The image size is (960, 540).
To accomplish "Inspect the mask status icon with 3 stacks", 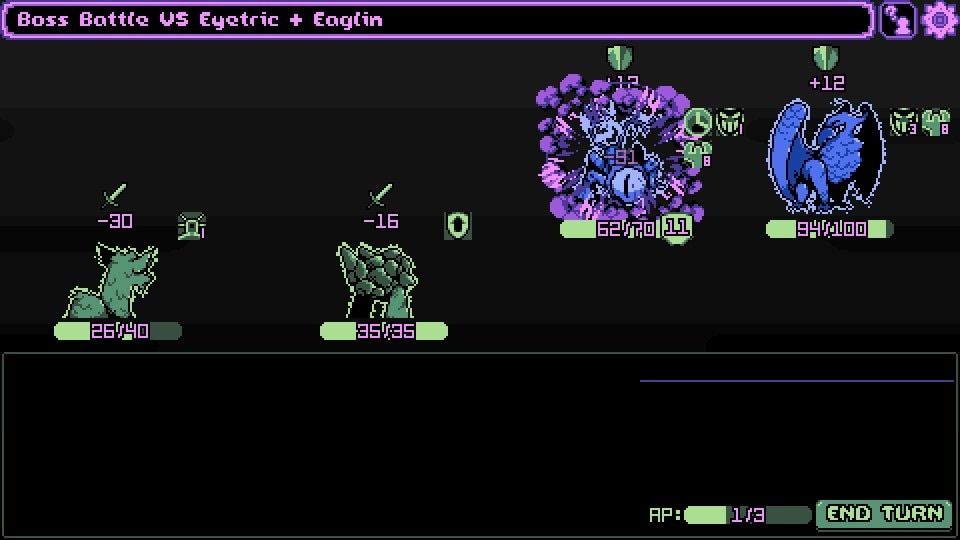I will click(903, 123).
